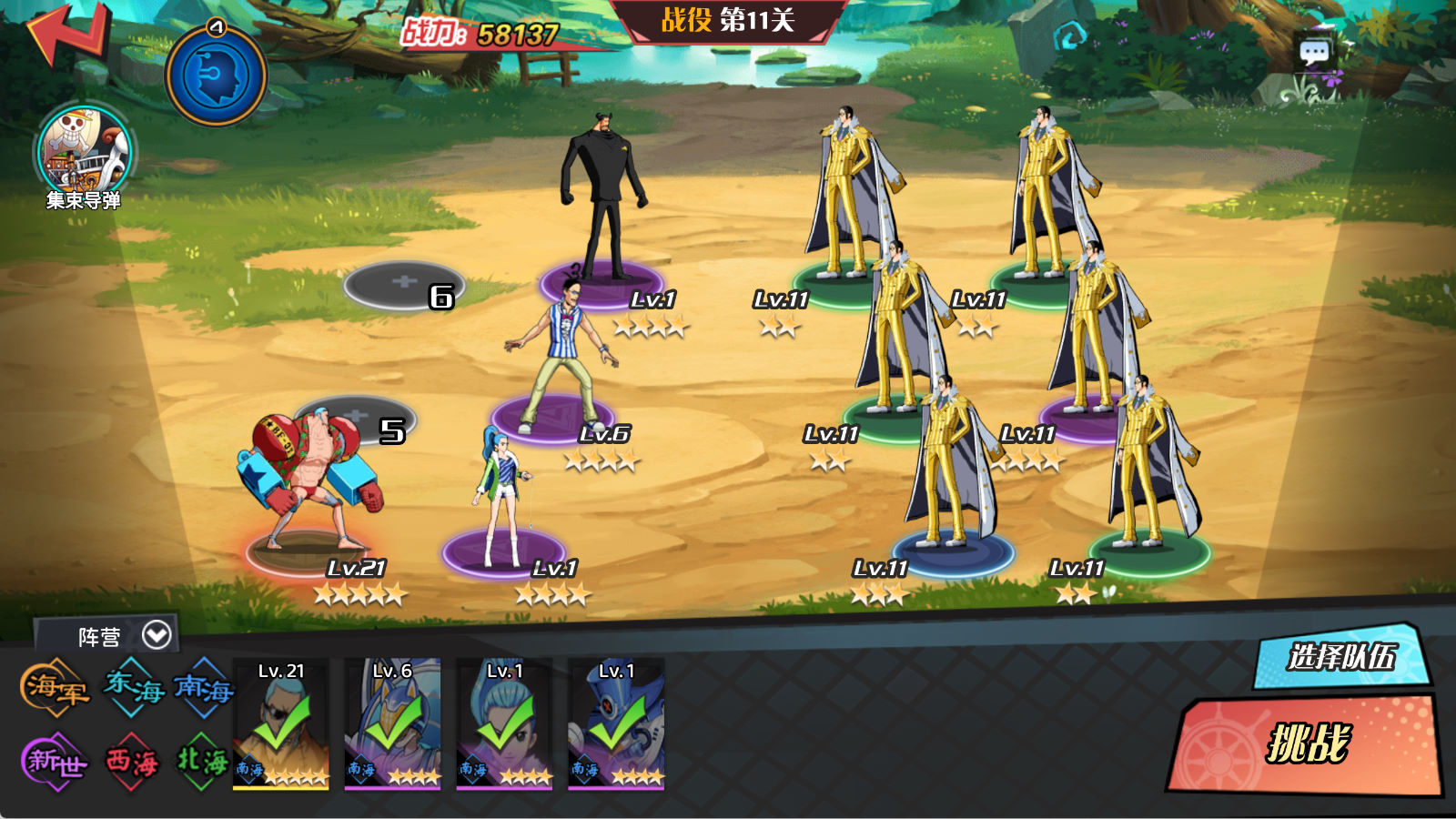1456x819 pixels.
Task: Select empty formation slot number 6
Action: tap(404, 285)
